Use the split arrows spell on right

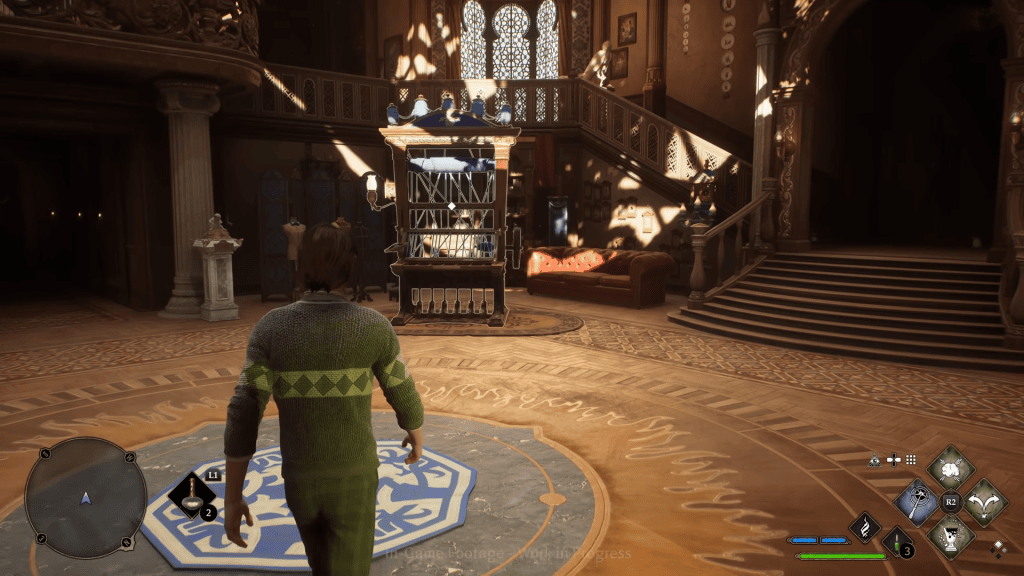point(985,502)
